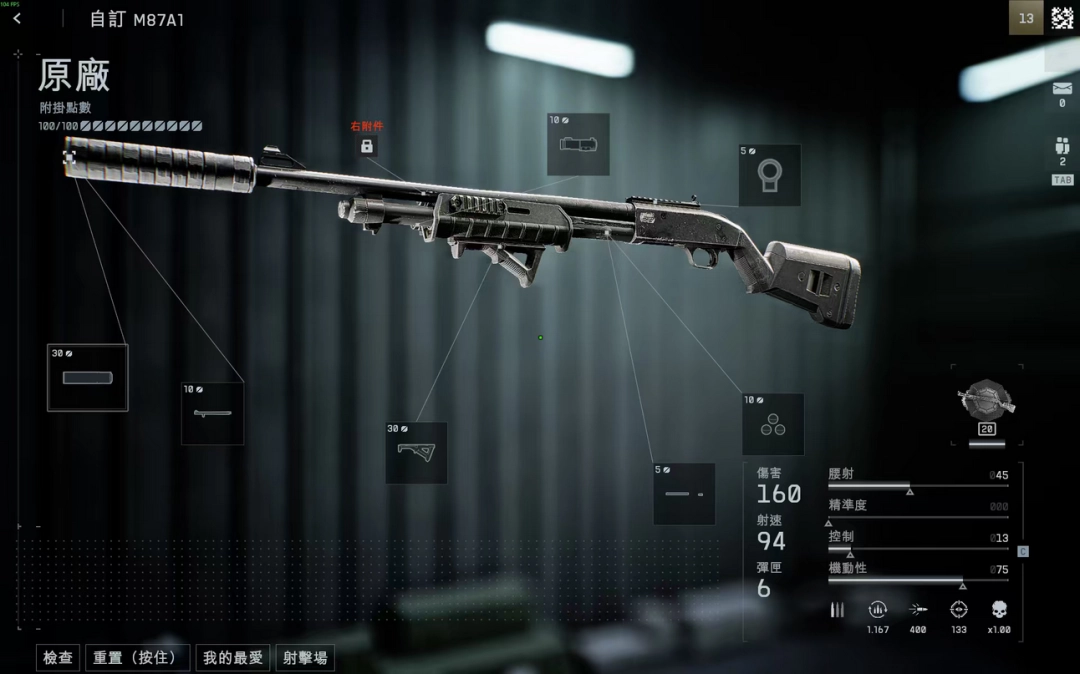Screen dimensions: 1080x674
Task: Select the barrel attachment slot
Action: coord(212,413)
